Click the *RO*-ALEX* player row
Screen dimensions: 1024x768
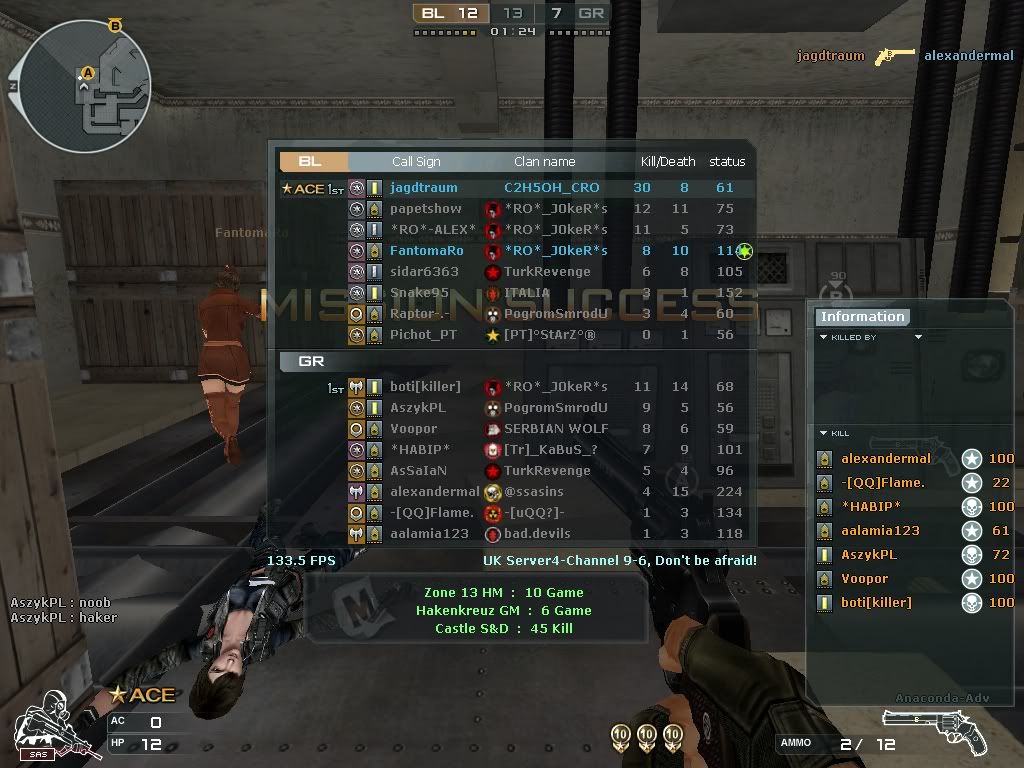coord(433,230)
